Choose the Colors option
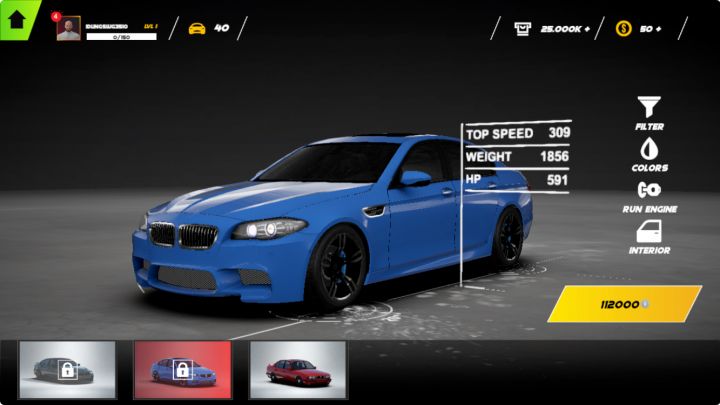 [x=649, y=152]
